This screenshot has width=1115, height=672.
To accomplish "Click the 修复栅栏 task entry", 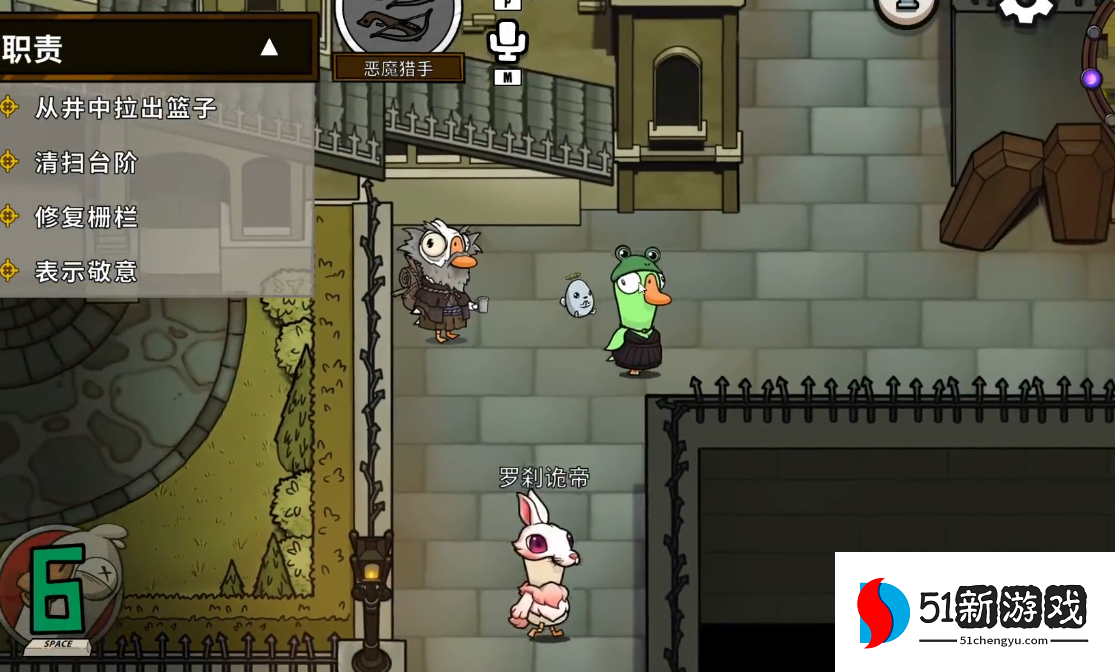I will click(x=86, y=216).
